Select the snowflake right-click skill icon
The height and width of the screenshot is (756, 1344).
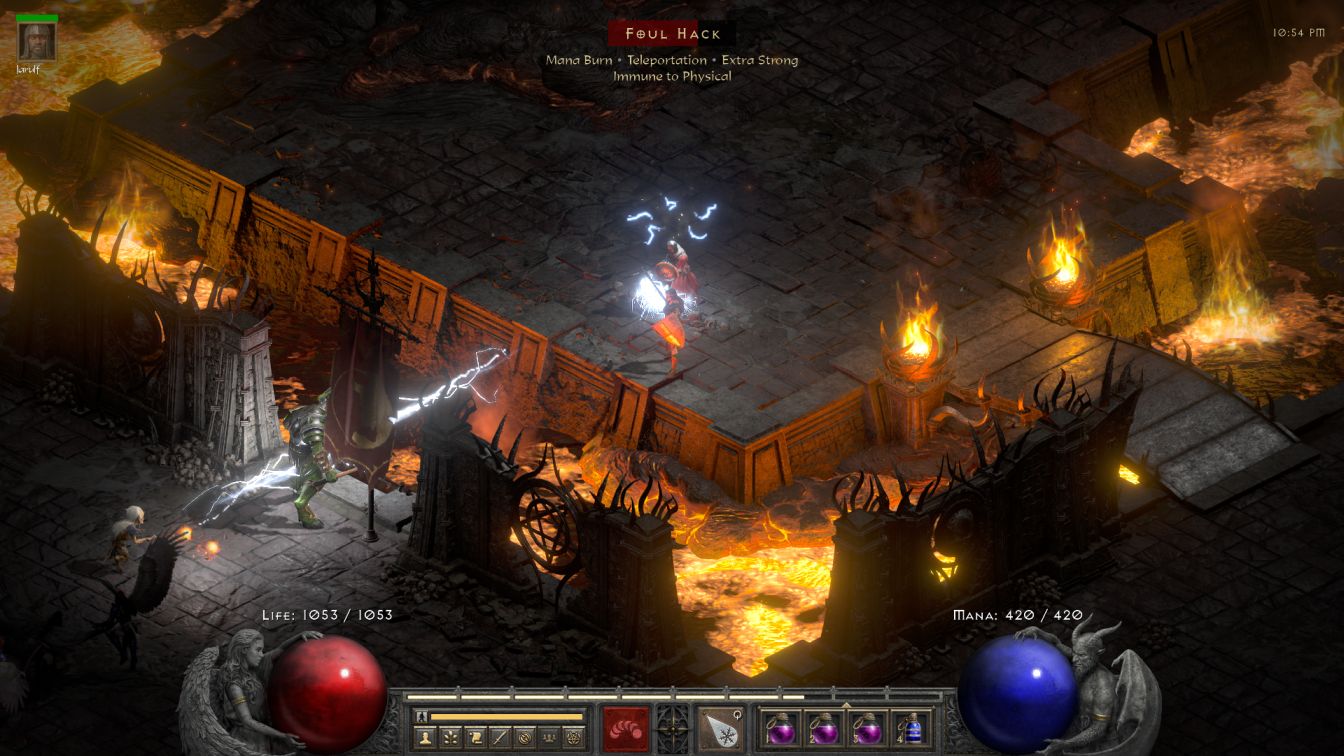point(720,728)
